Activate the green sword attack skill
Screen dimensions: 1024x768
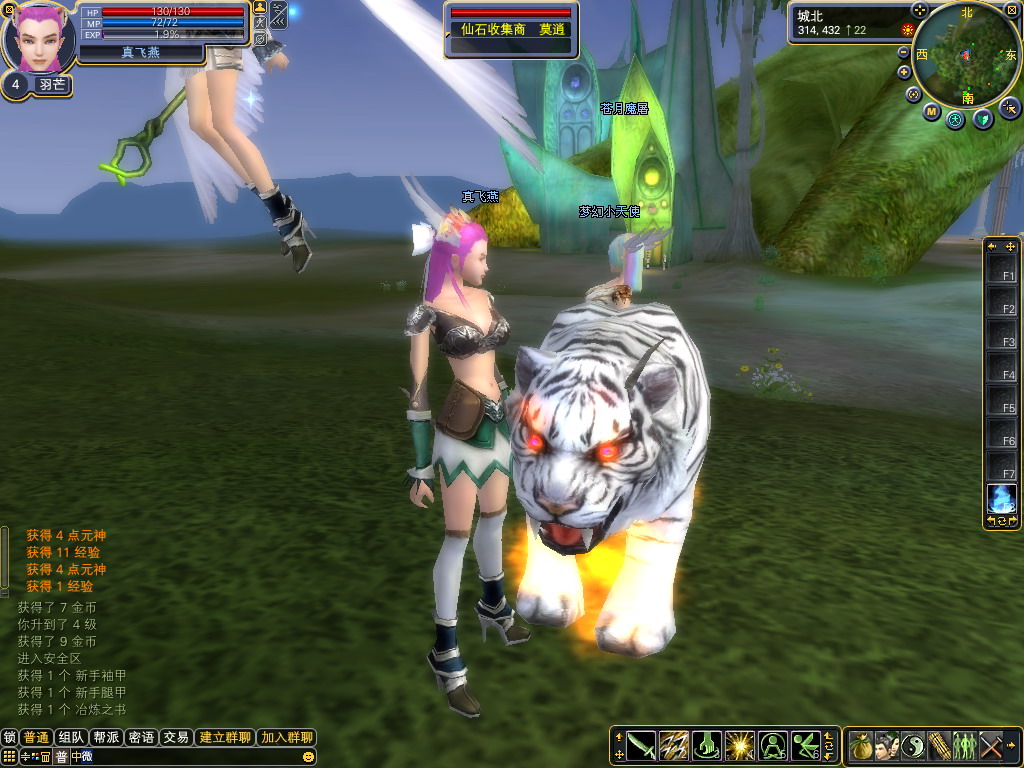click(x=641, y=745)
